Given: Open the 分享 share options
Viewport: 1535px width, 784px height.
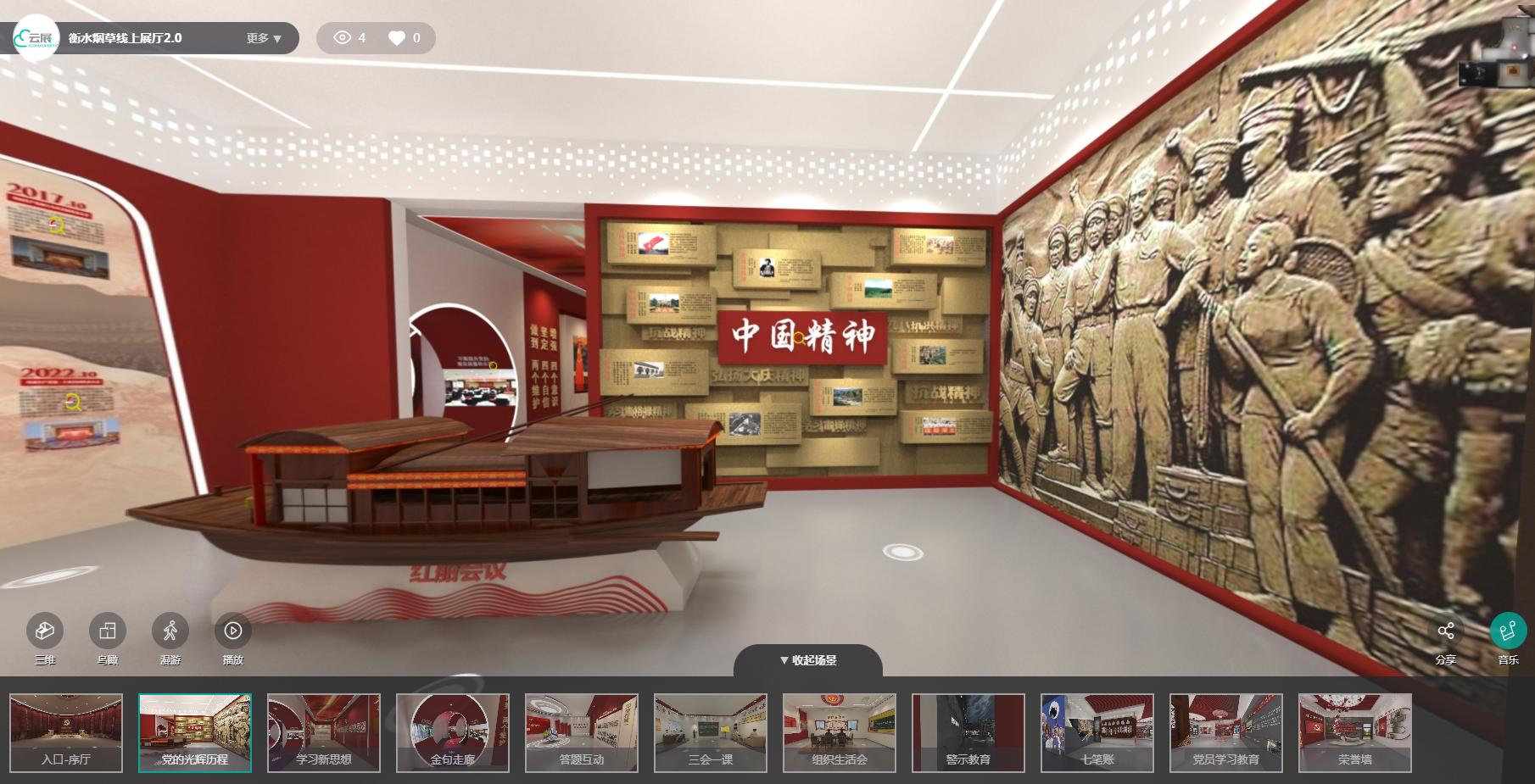Looking at the screenshot, I should click(1447, 632).
